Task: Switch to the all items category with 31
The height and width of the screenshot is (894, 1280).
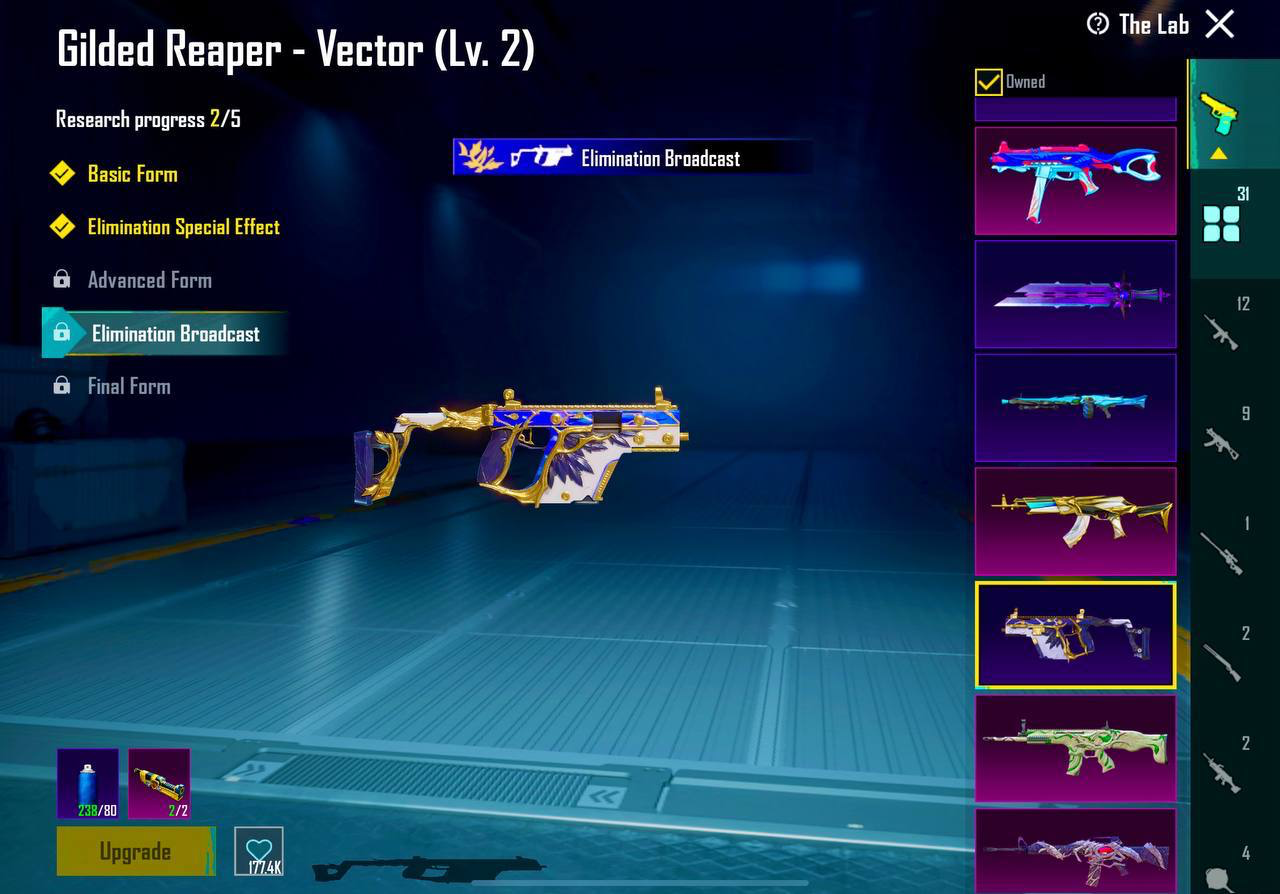Action: pos(1222,222)
